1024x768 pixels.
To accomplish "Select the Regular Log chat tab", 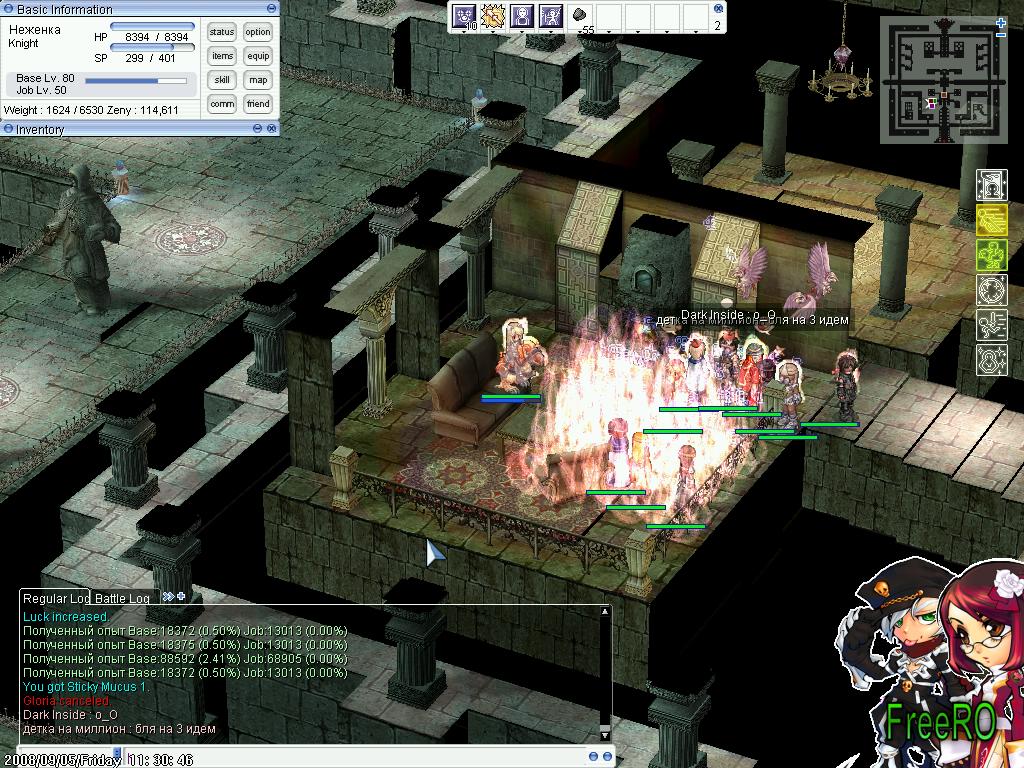I will tap(56, 598).
